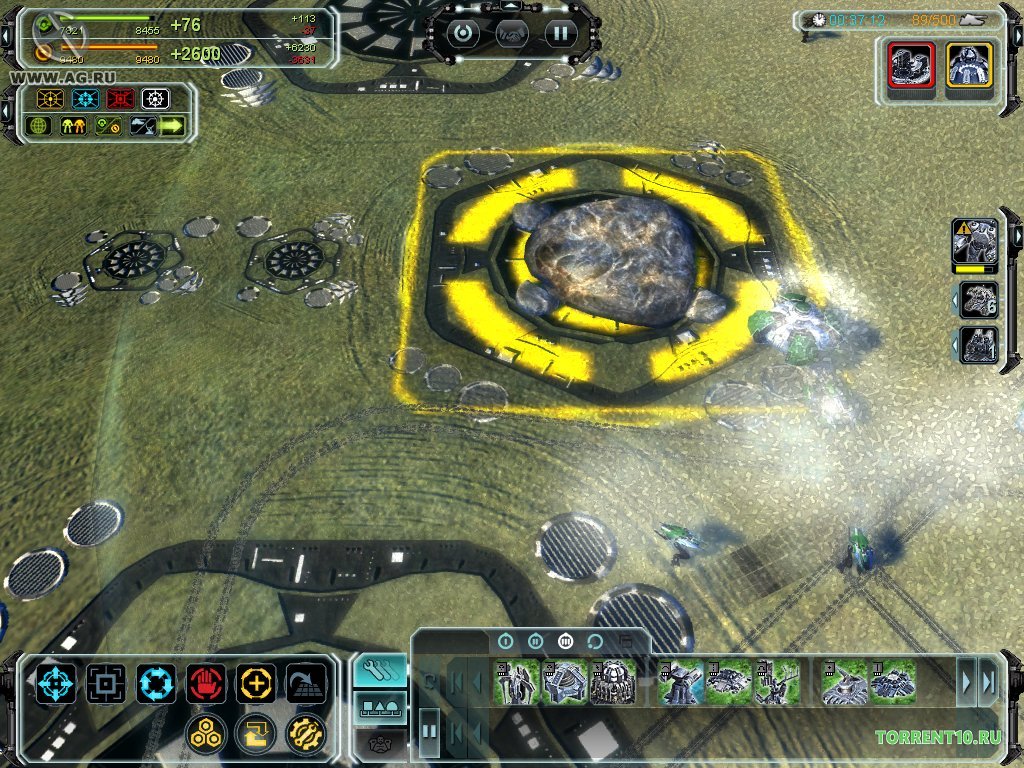1024x768 pixels.
Task: Select the yellow-framed commander portrait
Action: pyautogui.click(x=969, y=69)
